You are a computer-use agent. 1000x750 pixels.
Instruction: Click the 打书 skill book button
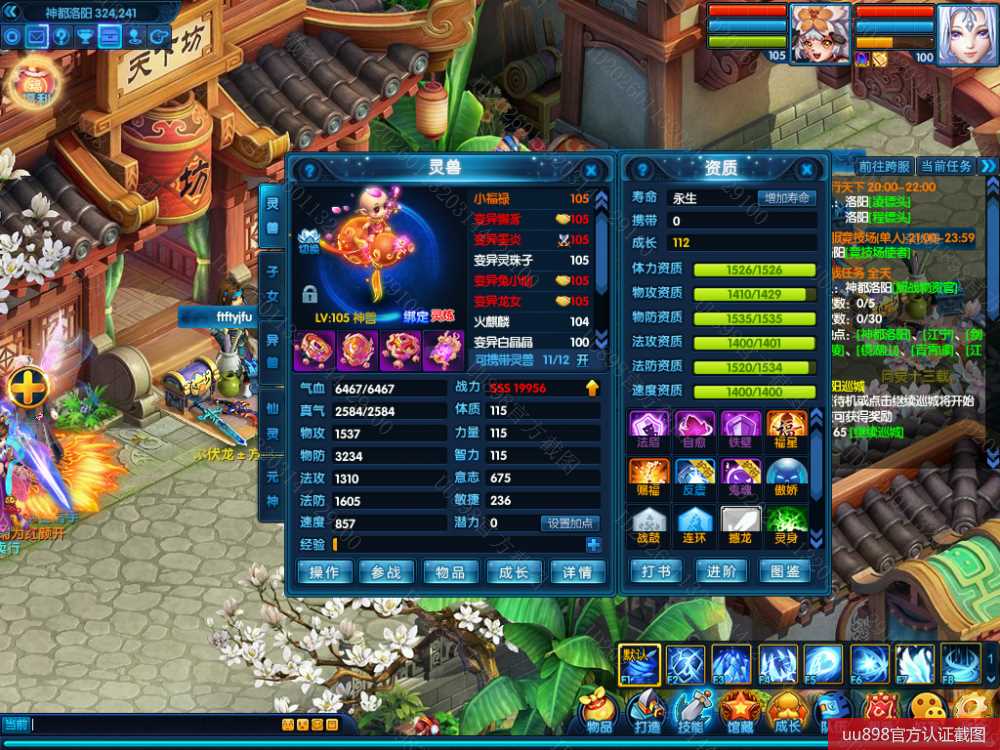coord(656,571)
